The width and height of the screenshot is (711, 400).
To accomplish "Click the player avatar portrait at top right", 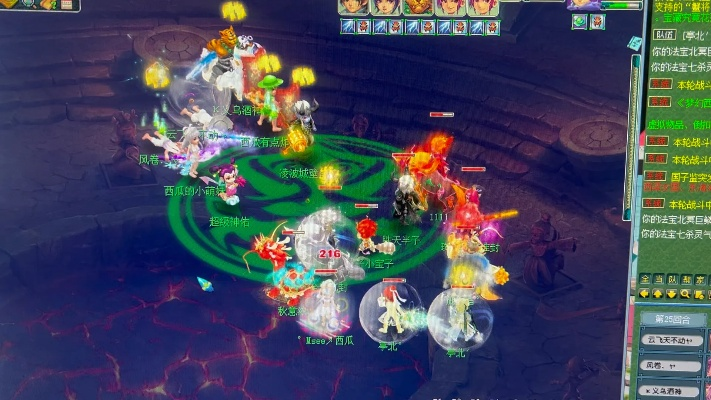I will point(583,4).
